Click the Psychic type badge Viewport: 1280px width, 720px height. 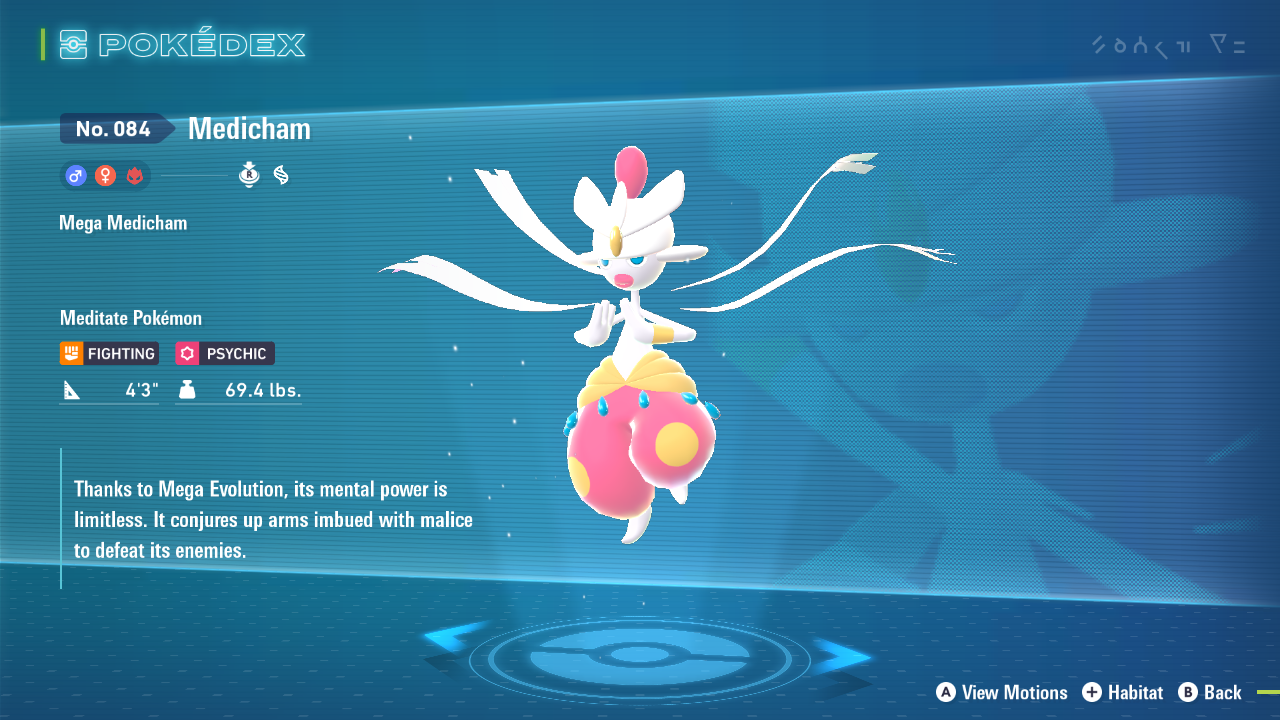click(x=225, y=353)
